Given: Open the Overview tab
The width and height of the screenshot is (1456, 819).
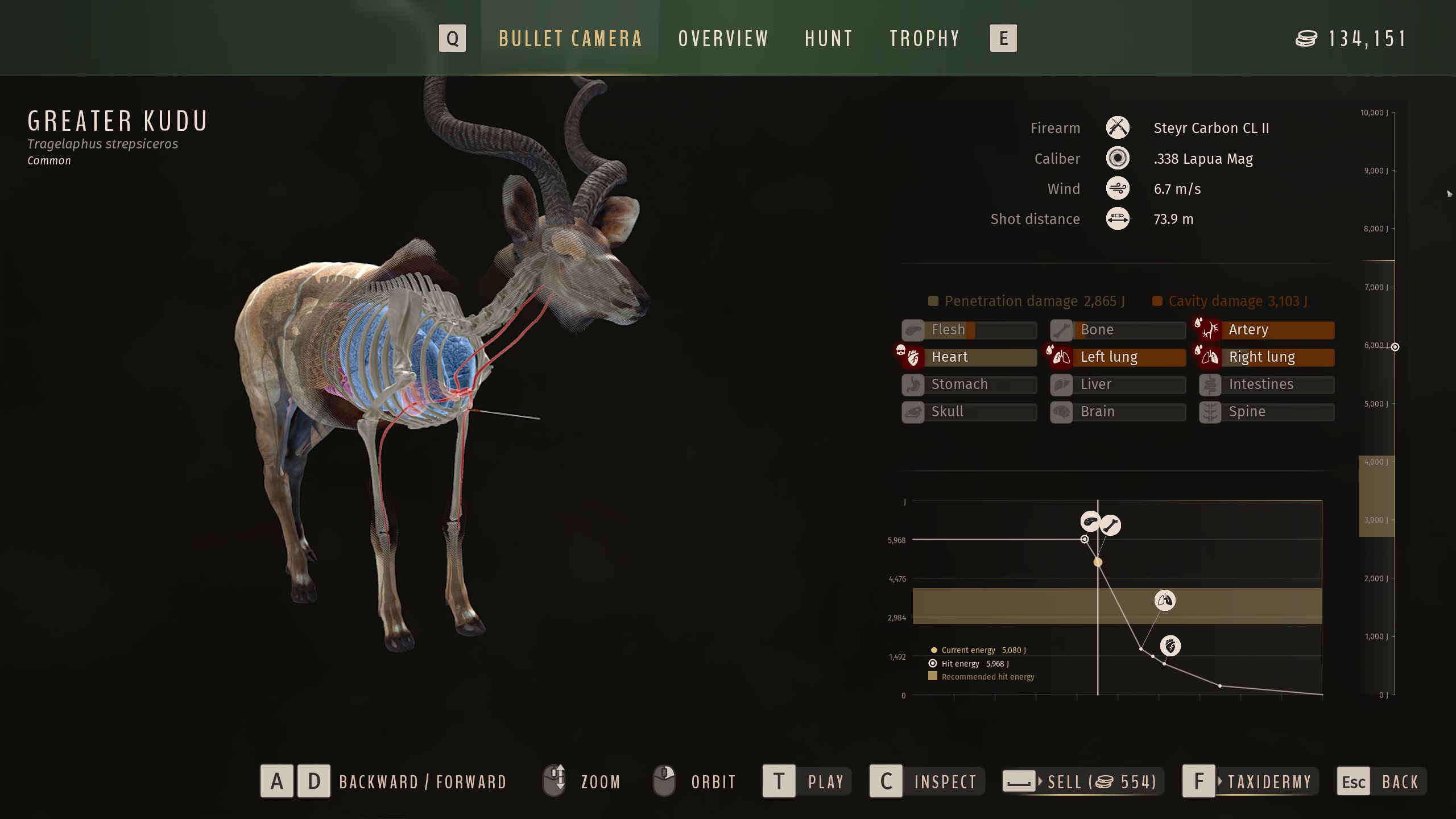Looking at the screenshot, I should coord(723,39).
